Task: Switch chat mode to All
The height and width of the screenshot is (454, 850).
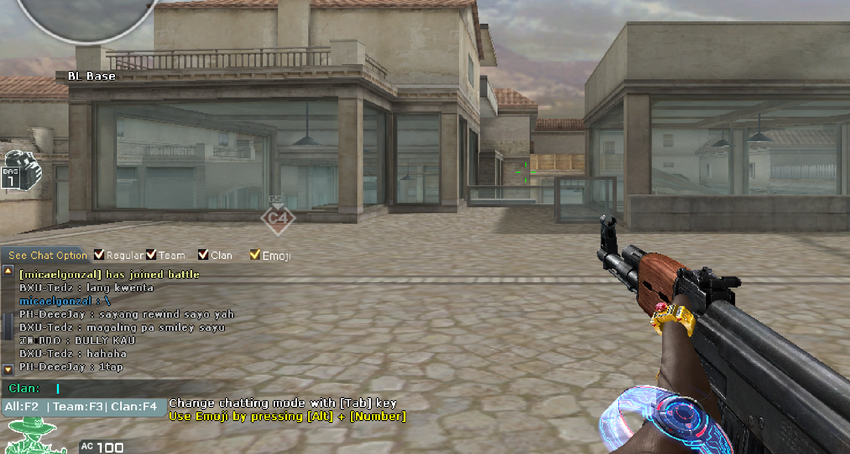Action: (x=21, y=407)
